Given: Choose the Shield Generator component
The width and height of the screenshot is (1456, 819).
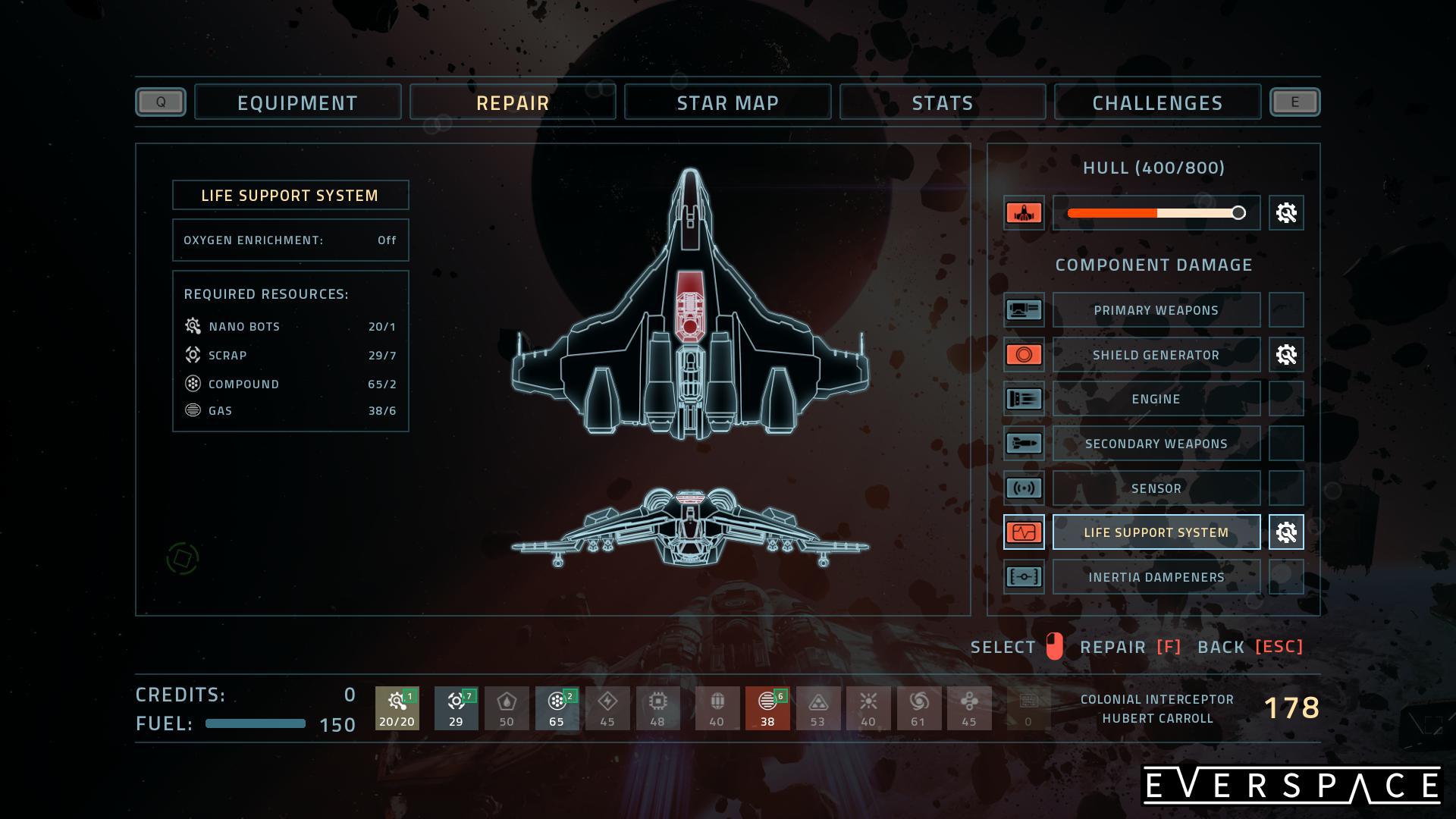Looking at the screenshot, I should [1156, 355].
